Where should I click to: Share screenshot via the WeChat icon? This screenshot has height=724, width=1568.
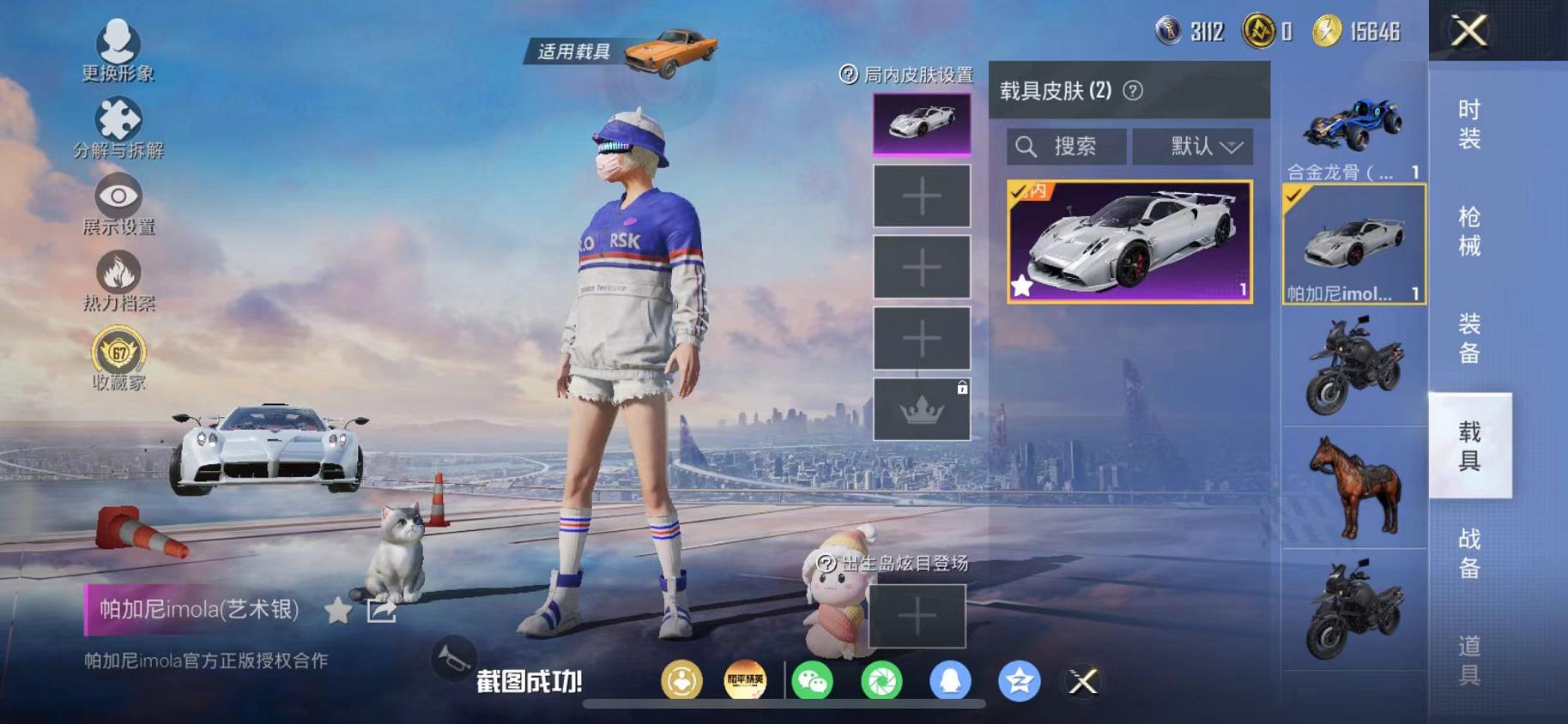click(x=814, y=682)
